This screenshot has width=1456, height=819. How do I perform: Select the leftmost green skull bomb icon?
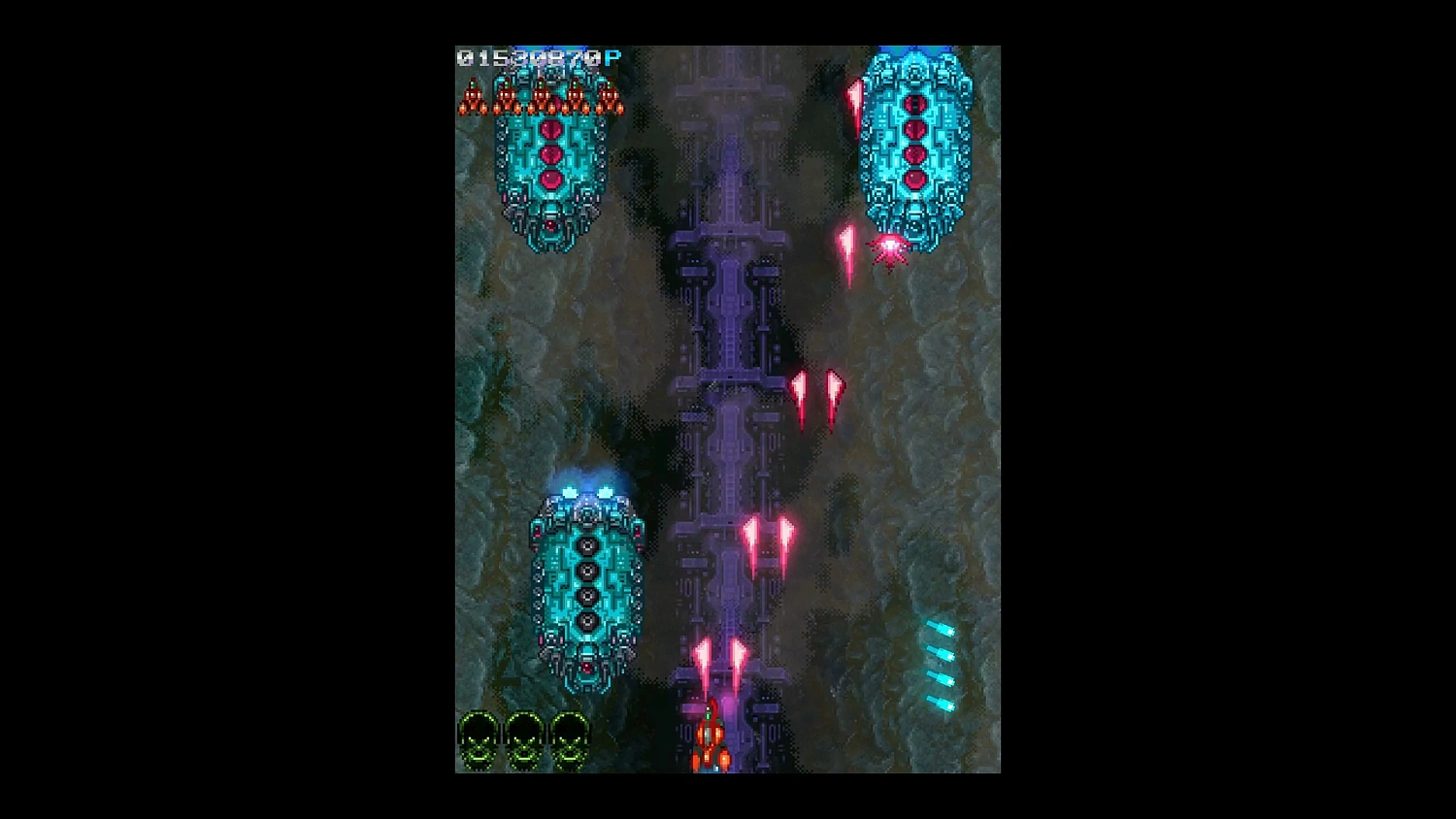point(478,742)
